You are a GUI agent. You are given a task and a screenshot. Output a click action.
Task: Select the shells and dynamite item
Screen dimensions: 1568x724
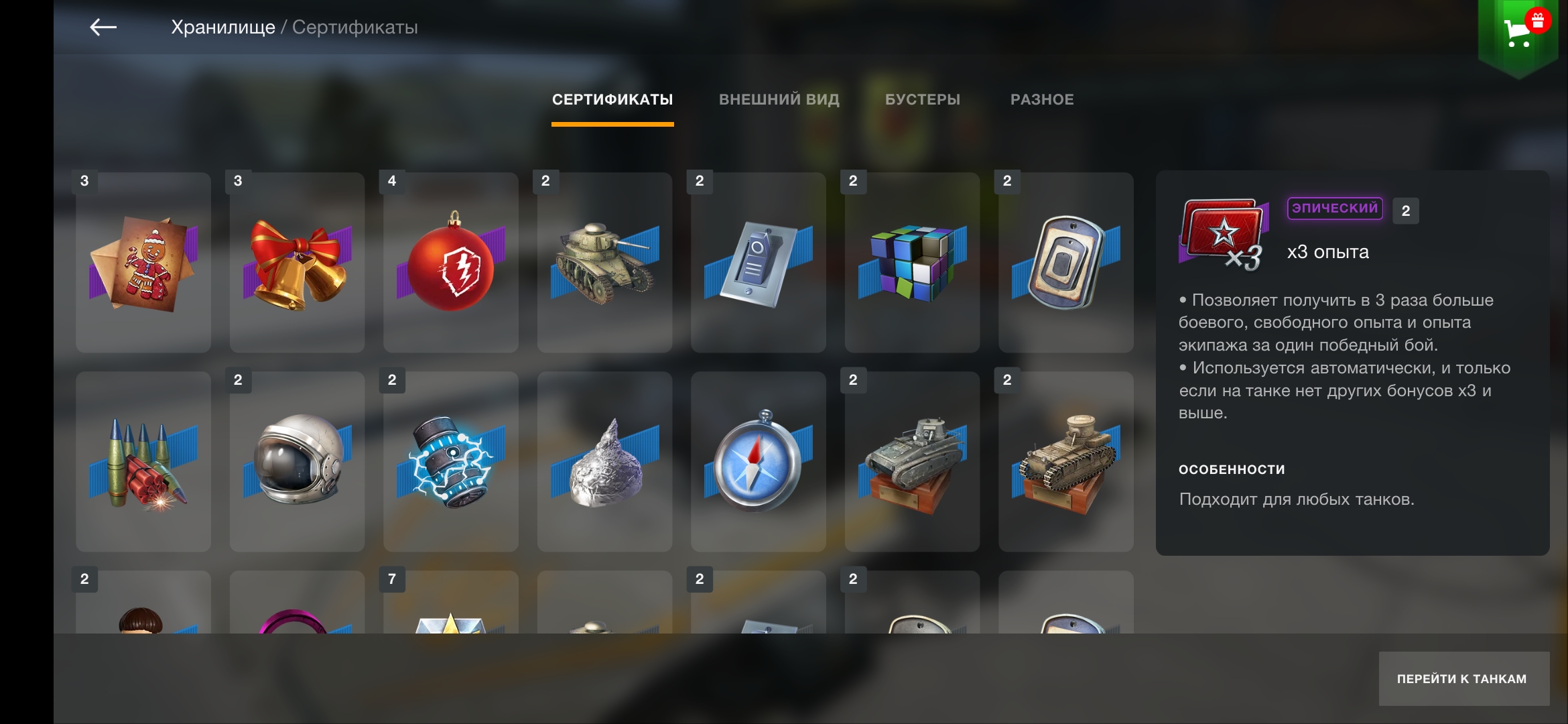point(143,462)
